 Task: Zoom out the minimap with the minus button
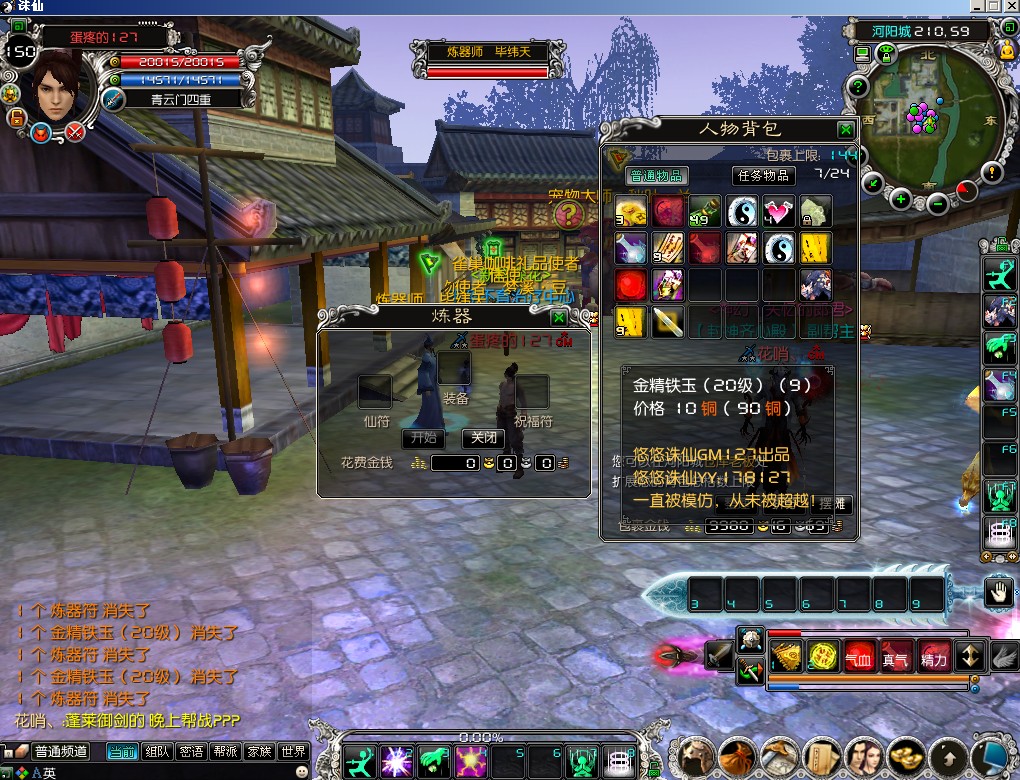(x=937, y=203)
